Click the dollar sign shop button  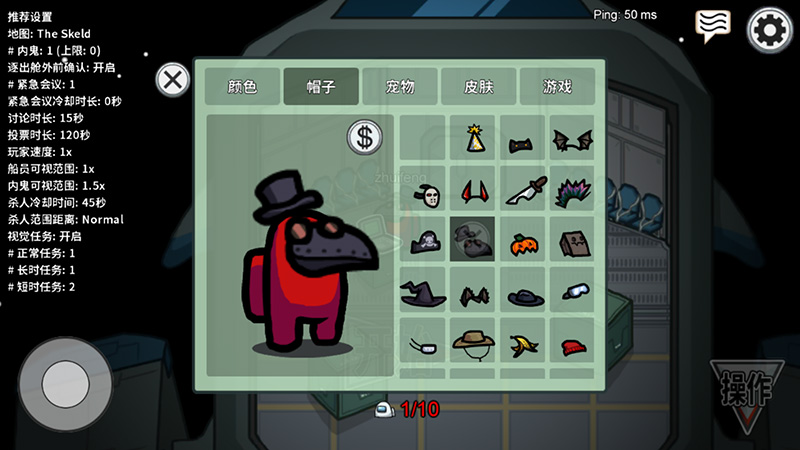point(365,138)
